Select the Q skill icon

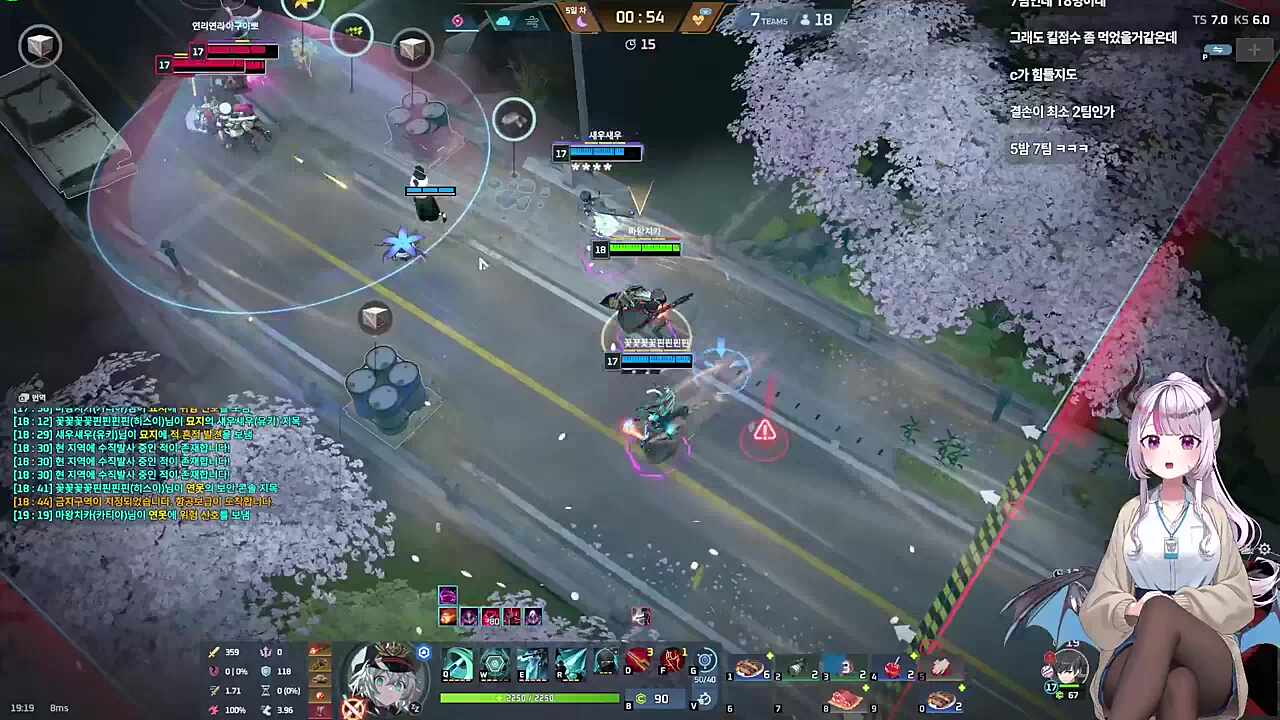coord(459,663)
